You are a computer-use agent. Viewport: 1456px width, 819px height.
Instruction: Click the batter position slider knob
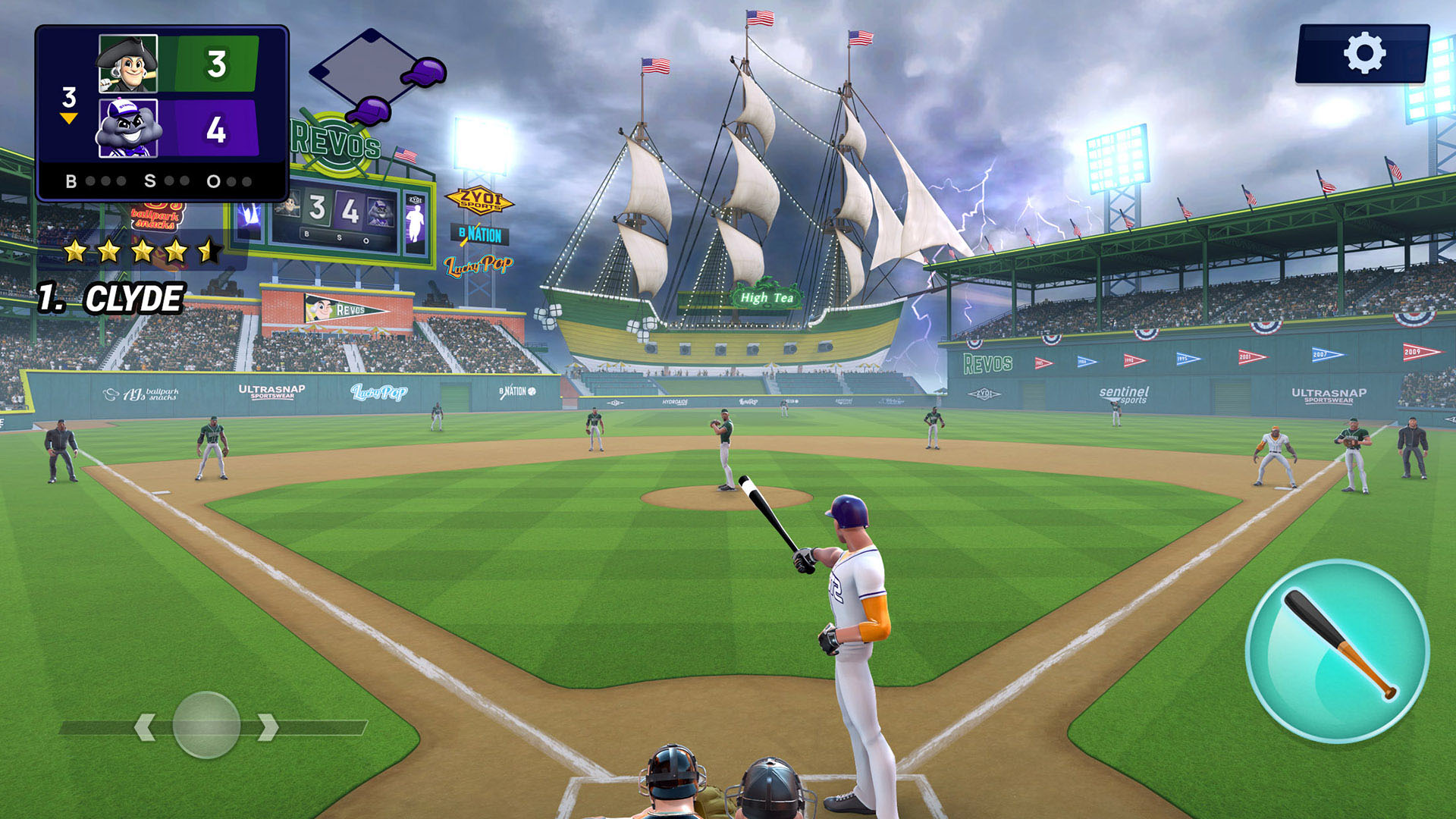206,725
